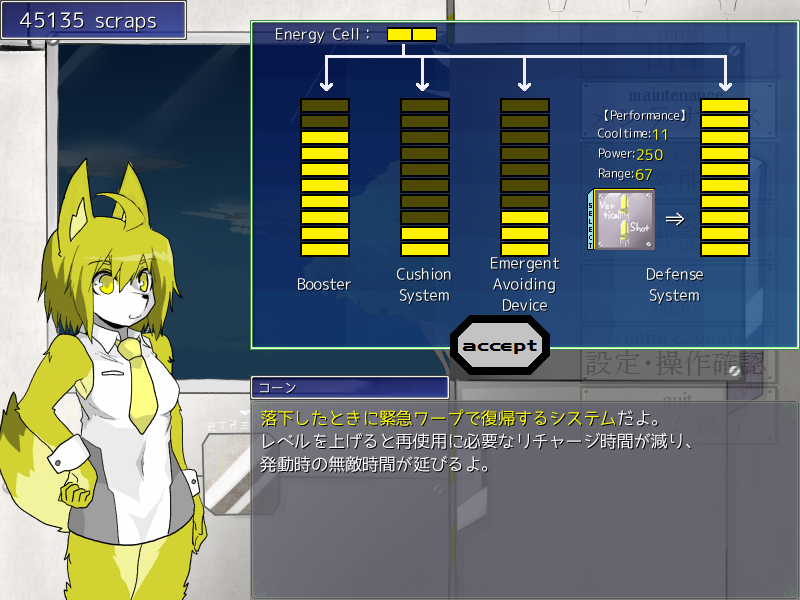
Task: Select the Defense System energy gauge
Action: point(724,177)
